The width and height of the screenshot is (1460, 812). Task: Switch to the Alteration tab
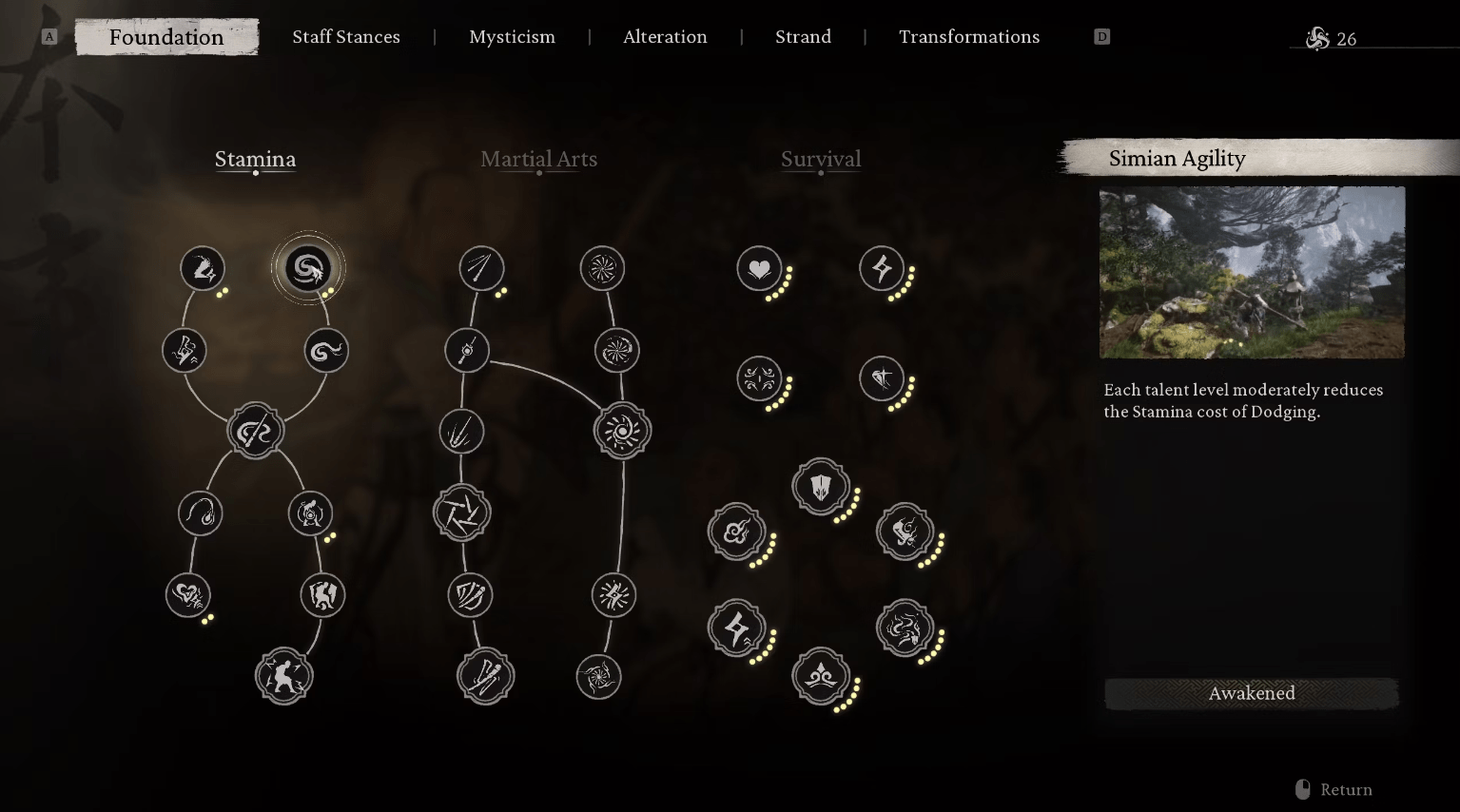point(665,36)
